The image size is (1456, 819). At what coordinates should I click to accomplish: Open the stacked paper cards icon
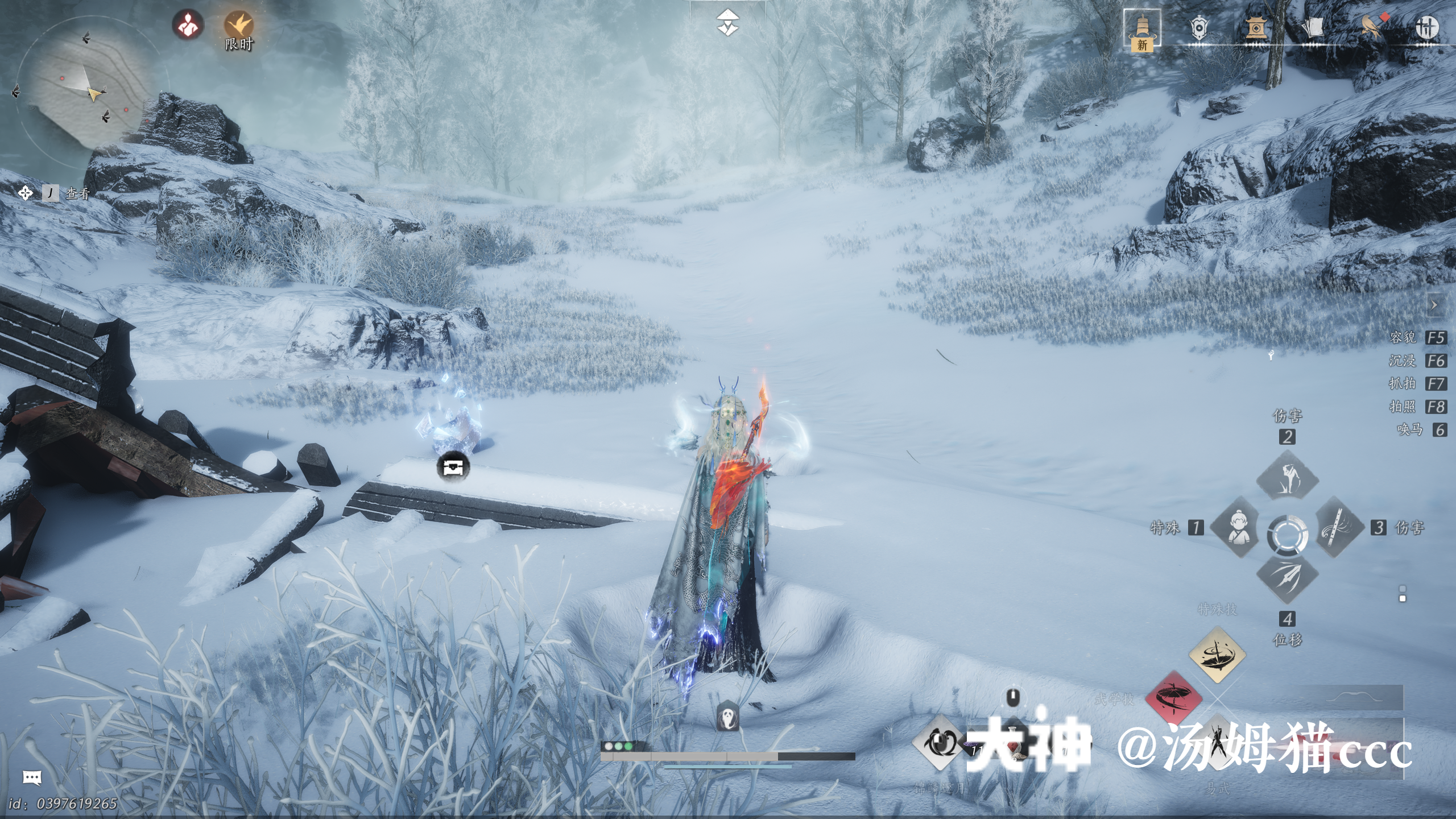[1312, 27]
